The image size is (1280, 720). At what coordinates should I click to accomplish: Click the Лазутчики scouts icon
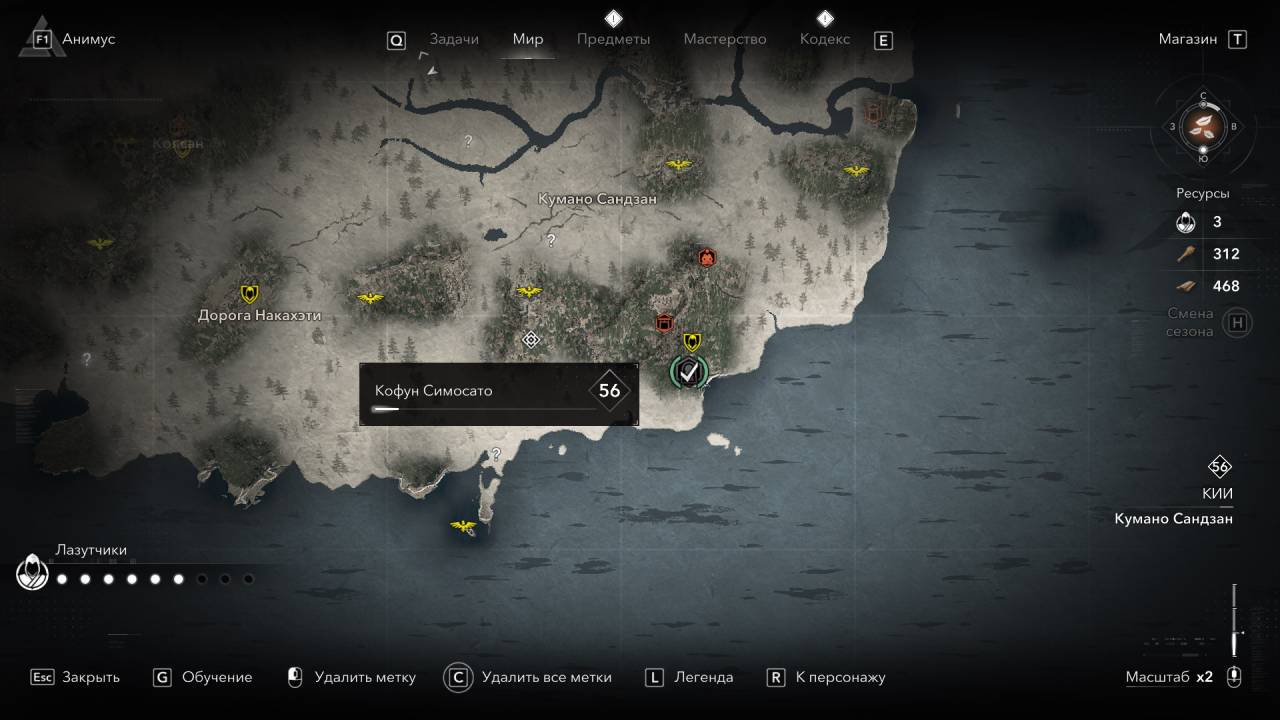click(33, 574)
